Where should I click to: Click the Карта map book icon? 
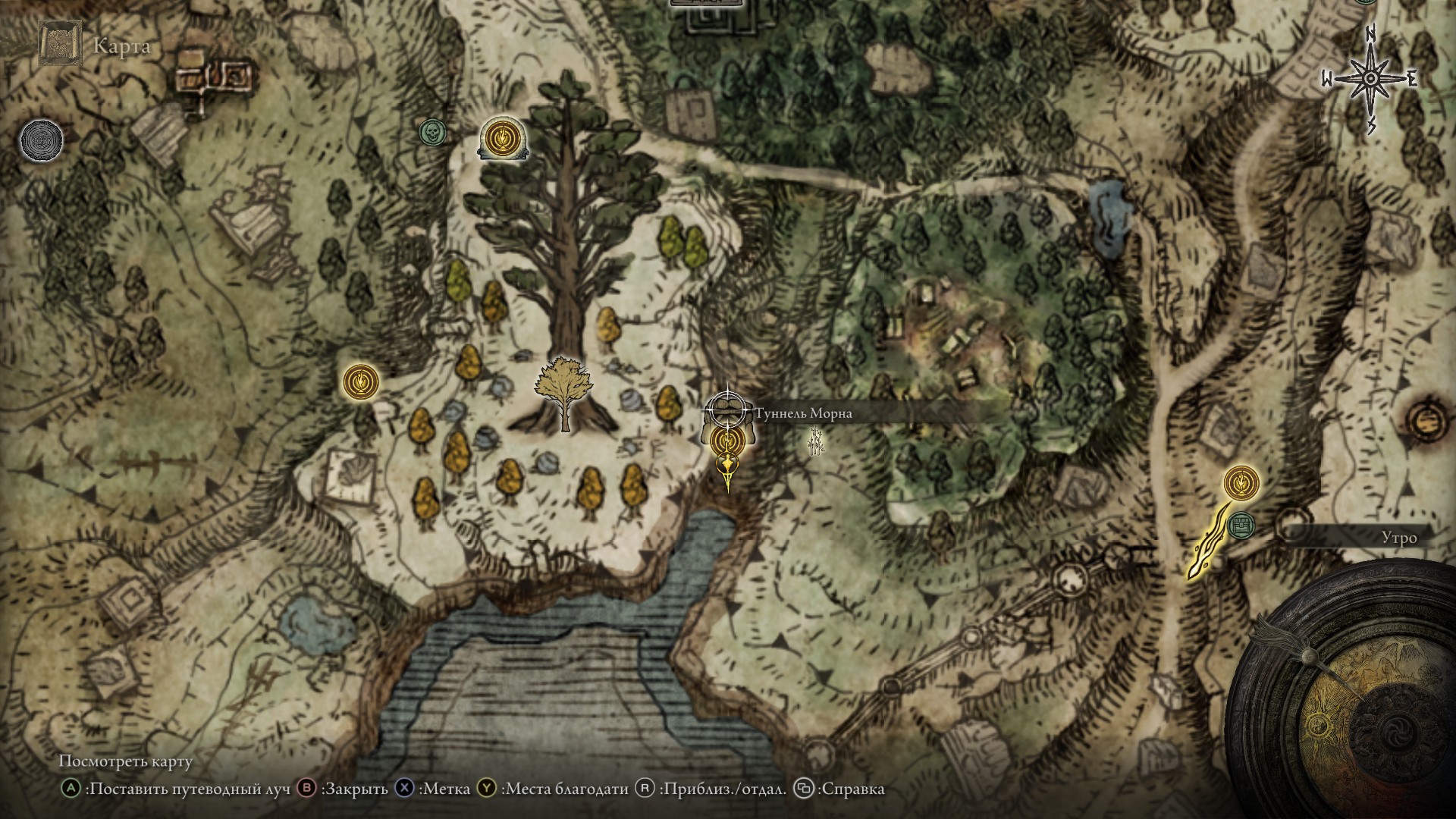click(x=60, y=45)
